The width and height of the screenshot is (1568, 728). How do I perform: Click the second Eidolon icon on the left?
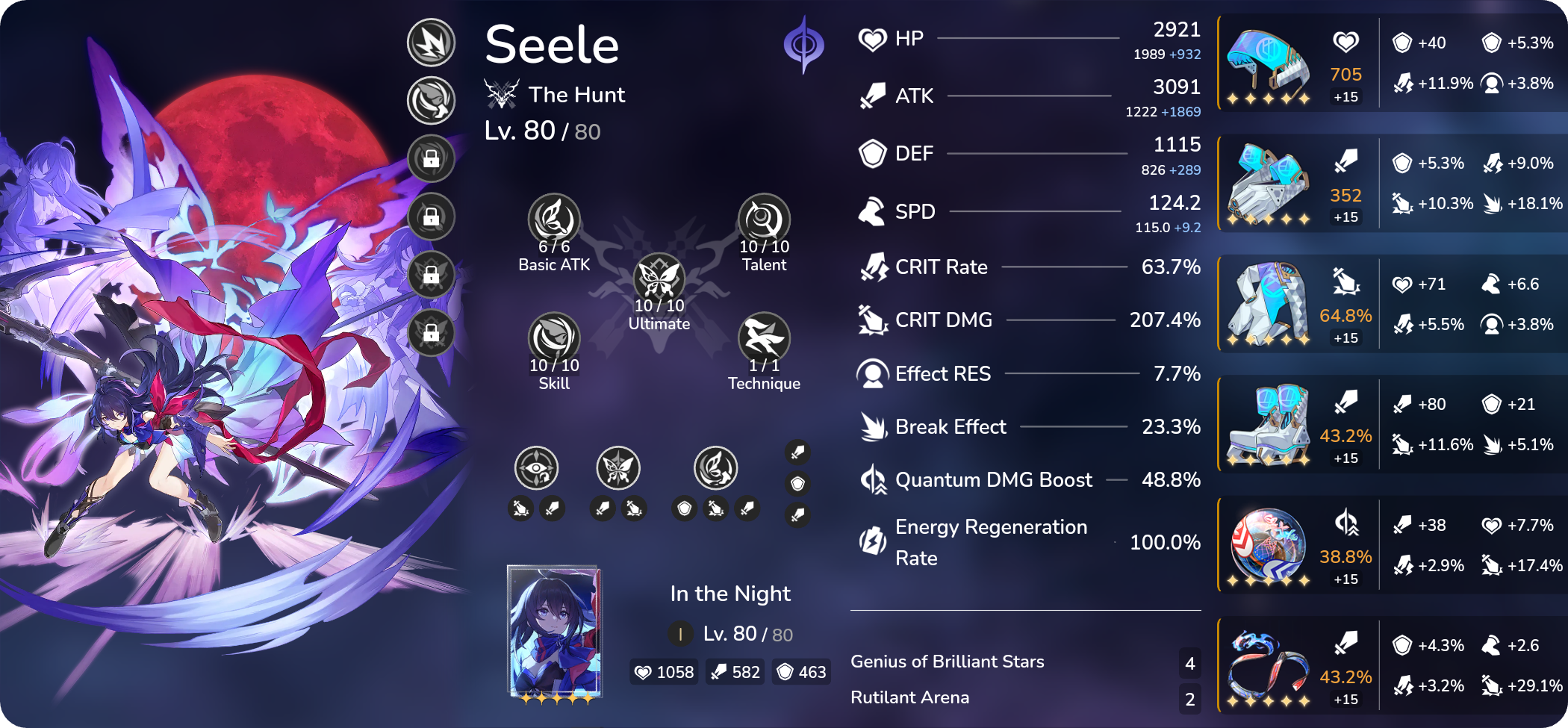click(430, 99)
